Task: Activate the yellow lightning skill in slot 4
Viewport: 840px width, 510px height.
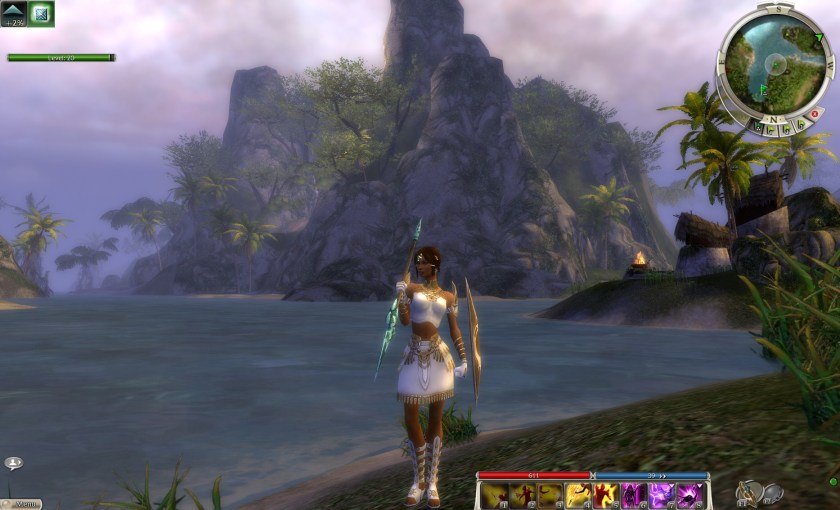Action: click(578, 495)
